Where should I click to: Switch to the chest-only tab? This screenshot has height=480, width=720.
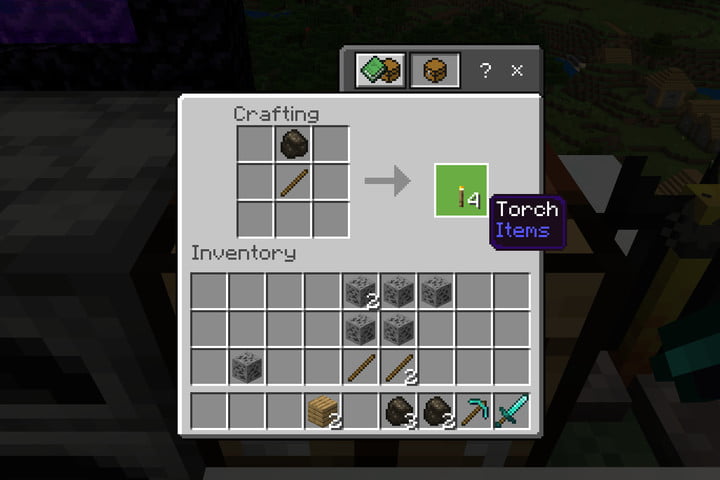tap(435, 71)
